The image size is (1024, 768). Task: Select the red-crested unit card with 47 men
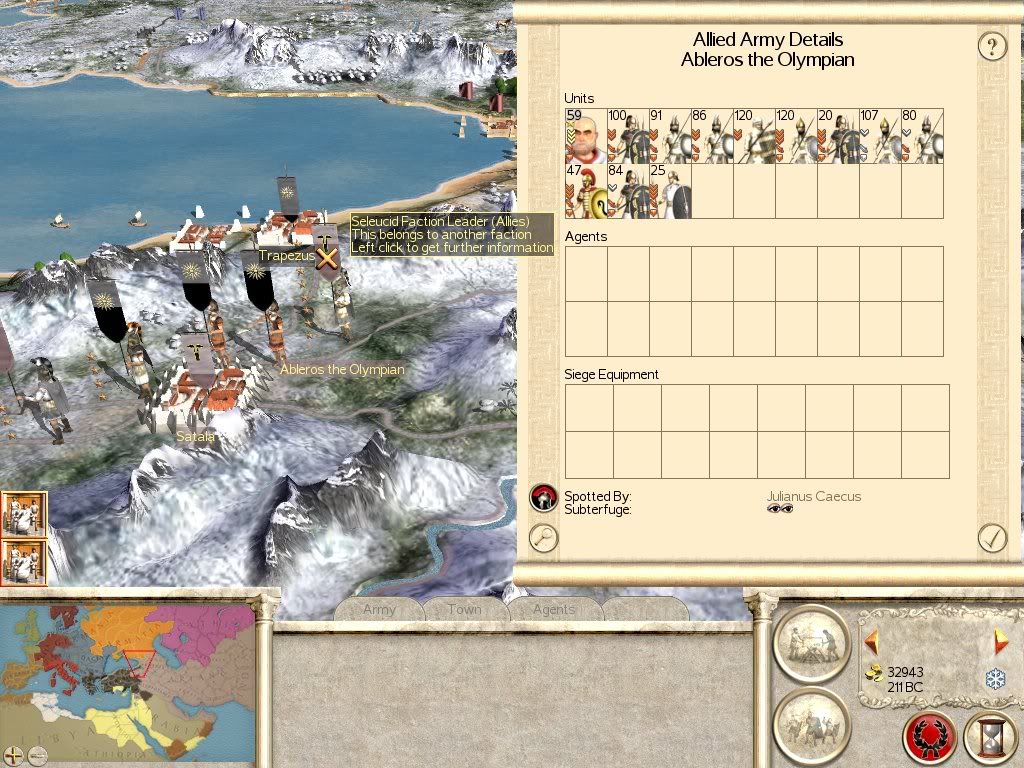(x=586, y=191)
